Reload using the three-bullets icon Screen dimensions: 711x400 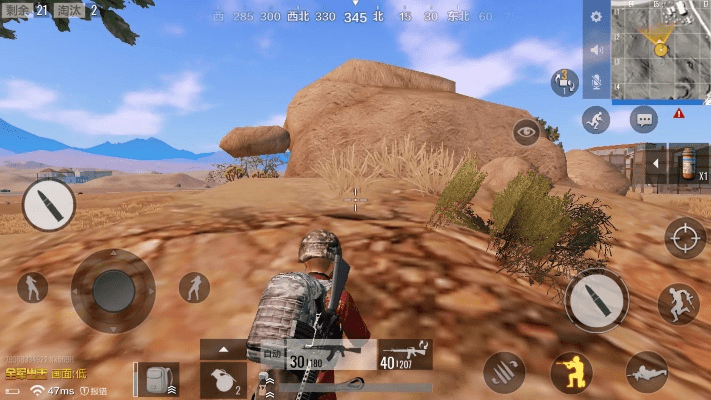504,372
